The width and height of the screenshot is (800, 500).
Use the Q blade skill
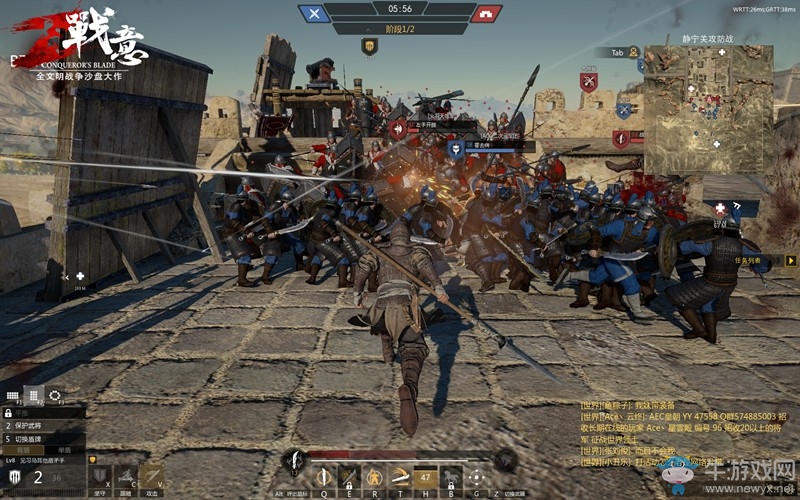(323, 477)
